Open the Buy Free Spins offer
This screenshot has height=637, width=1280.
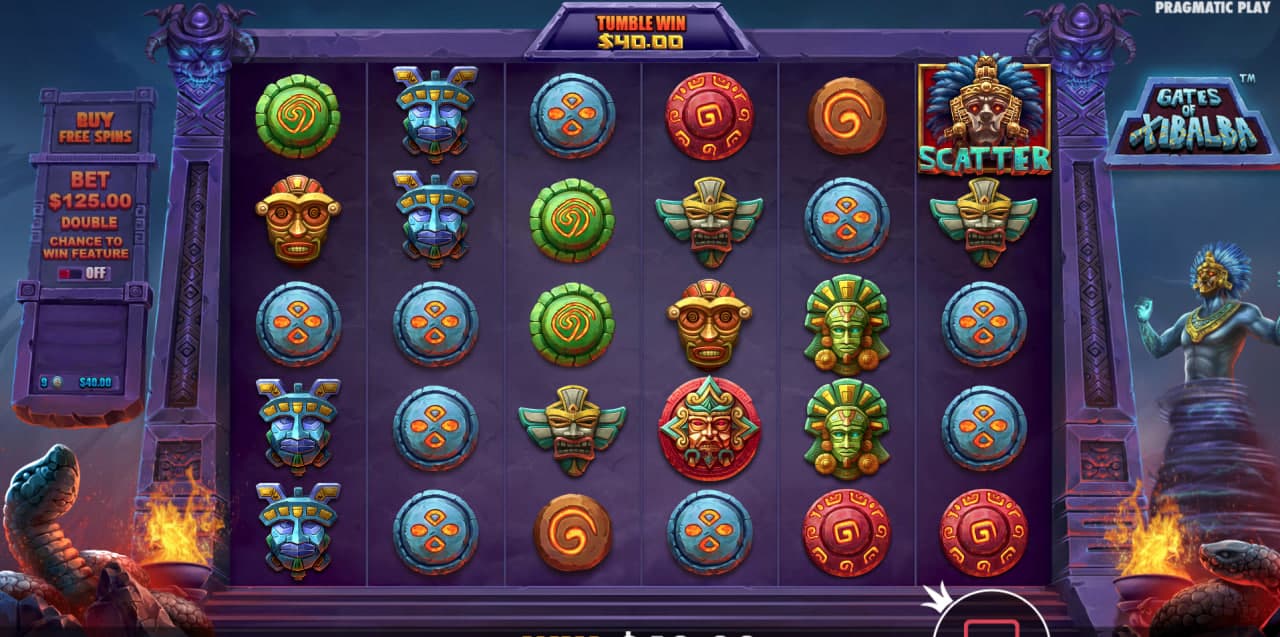coord(95,127)
